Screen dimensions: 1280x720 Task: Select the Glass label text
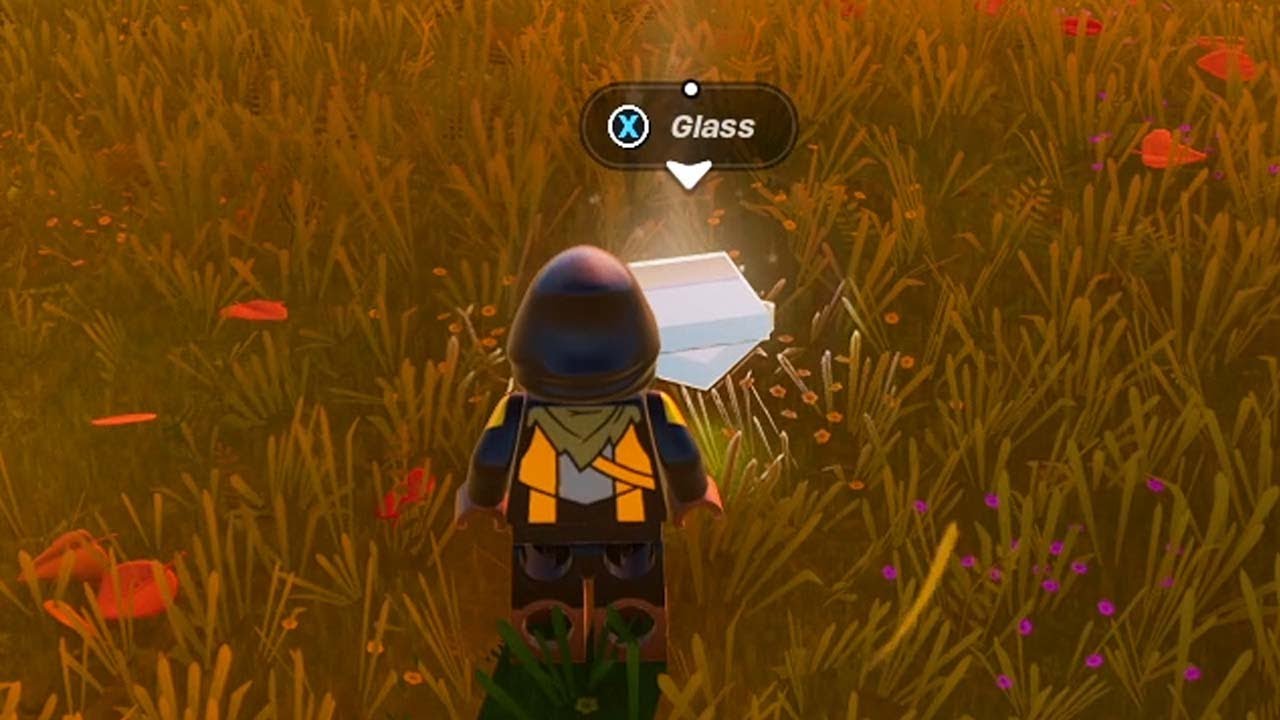[712, 126]
